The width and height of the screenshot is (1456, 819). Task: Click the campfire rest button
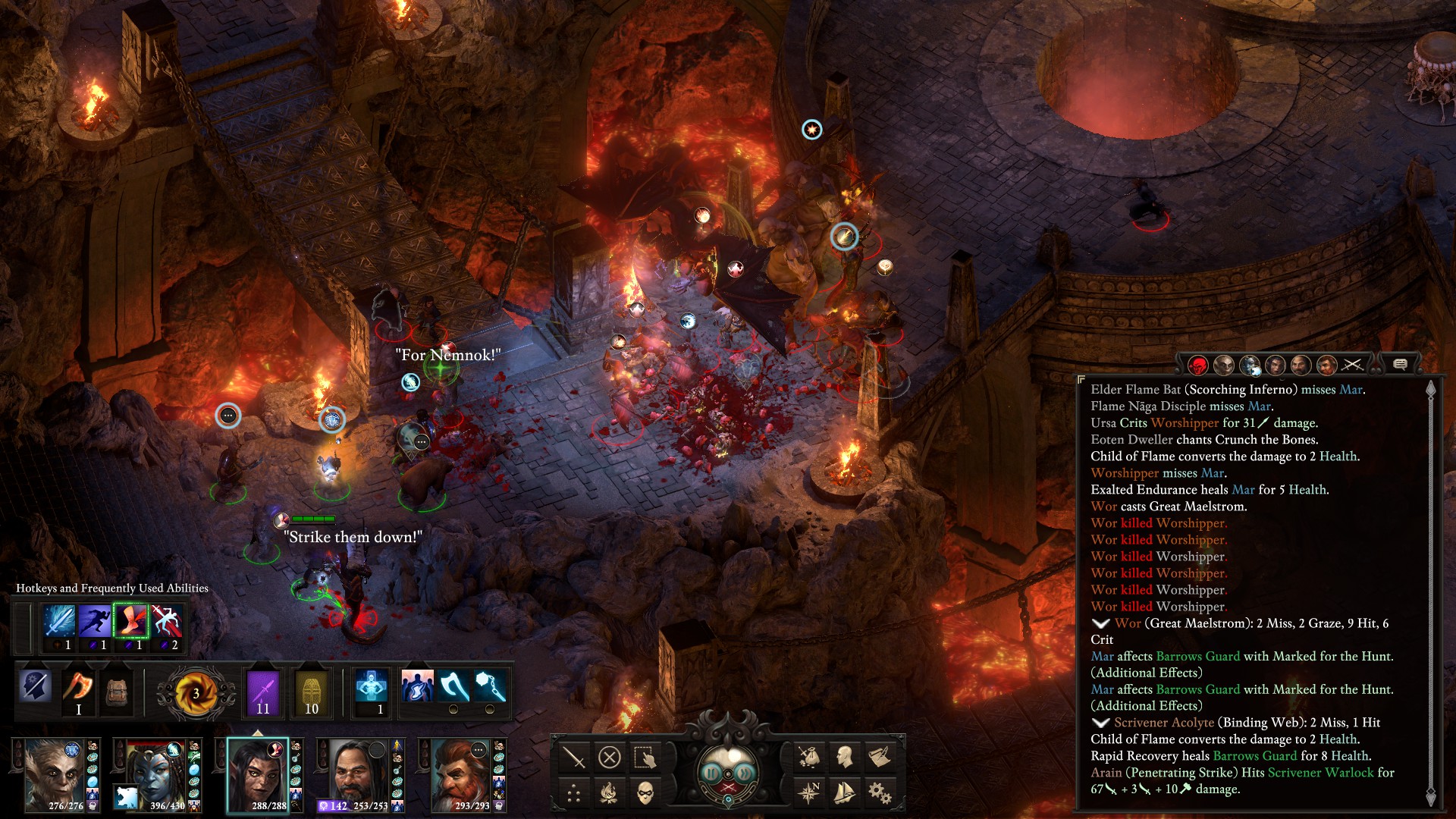pyautogui.click(x=609, y=793)
